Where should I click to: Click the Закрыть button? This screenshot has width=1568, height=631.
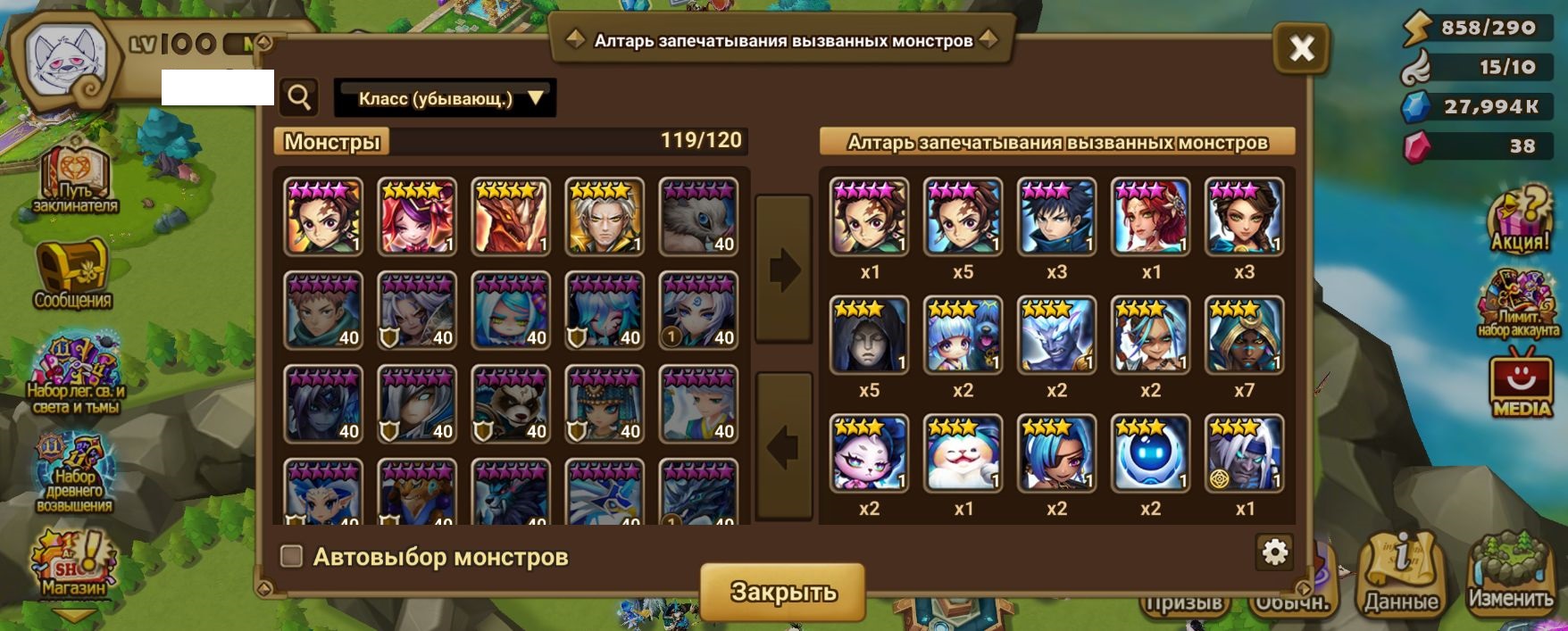click(x=783, y=591)
